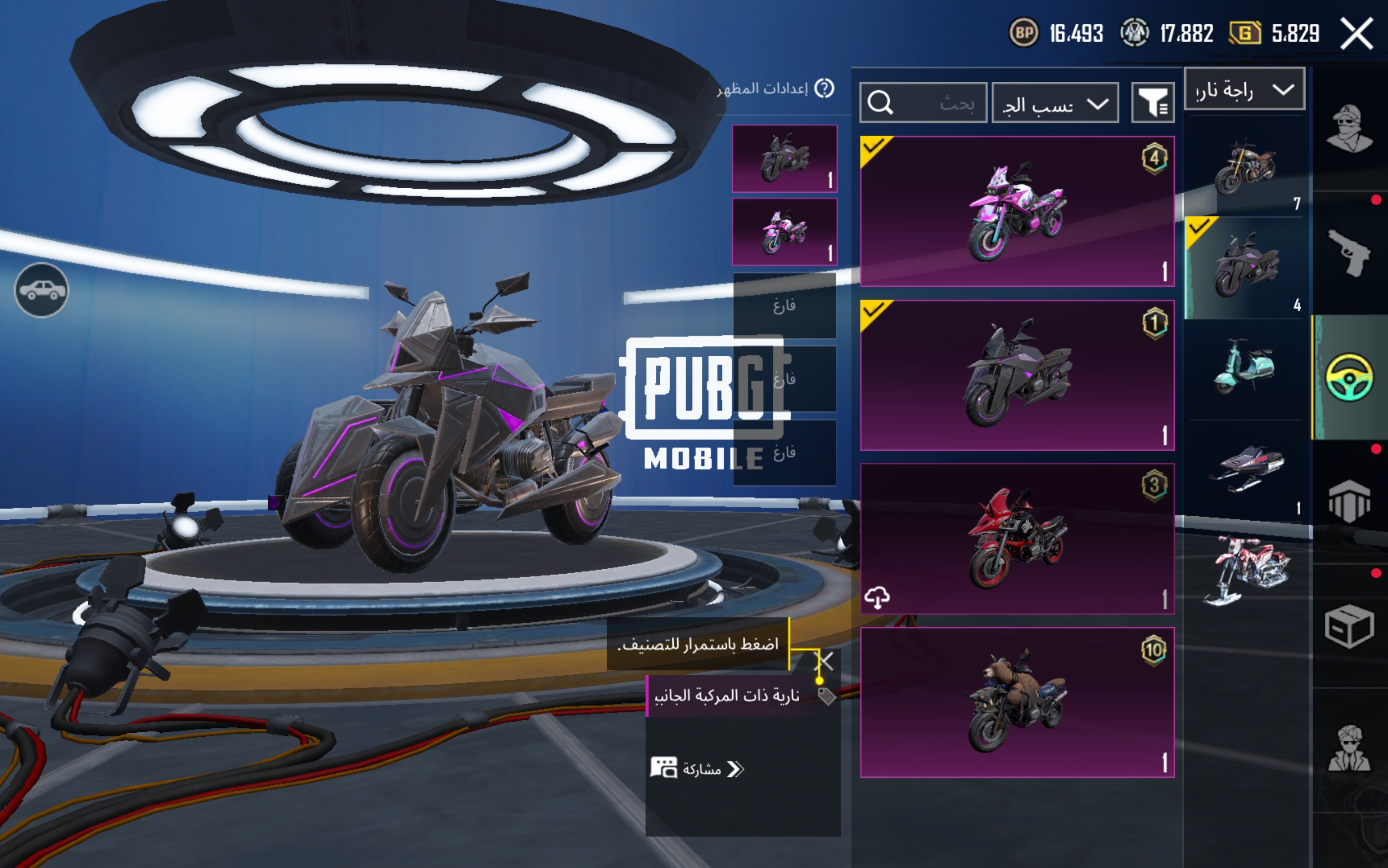Select the teal scooter vehicle type
This screenshot has width=1388, height=868.
click(1244, 368)
